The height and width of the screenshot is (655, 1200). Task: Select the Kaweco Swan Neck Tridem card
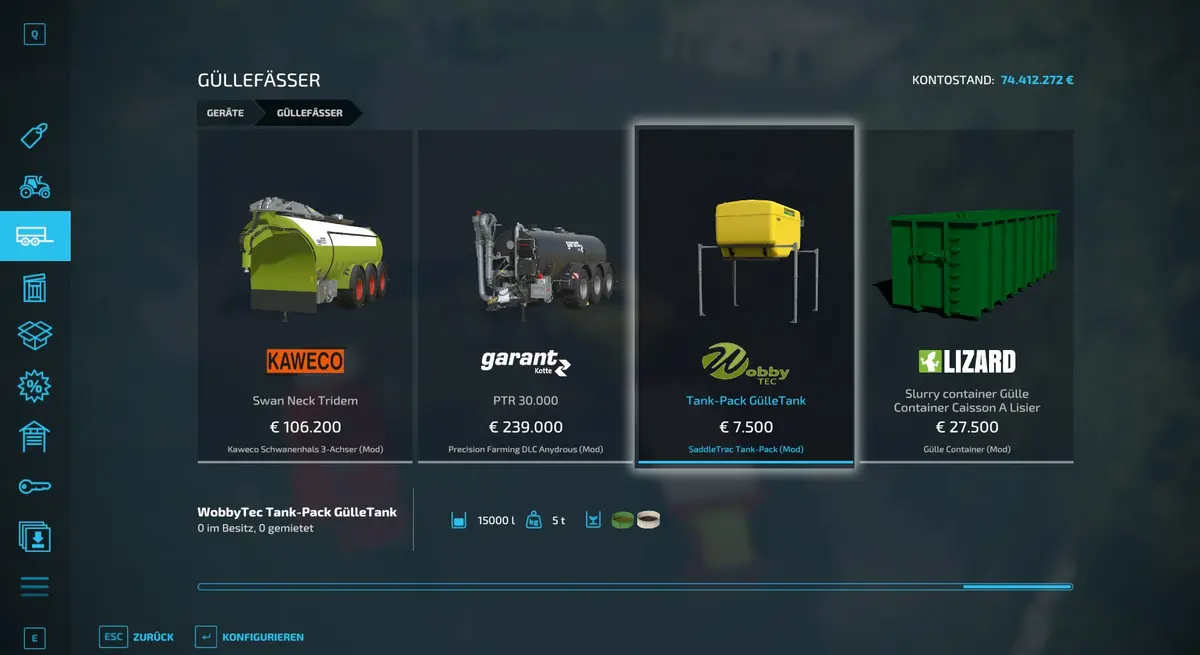(x=305, y=295)
